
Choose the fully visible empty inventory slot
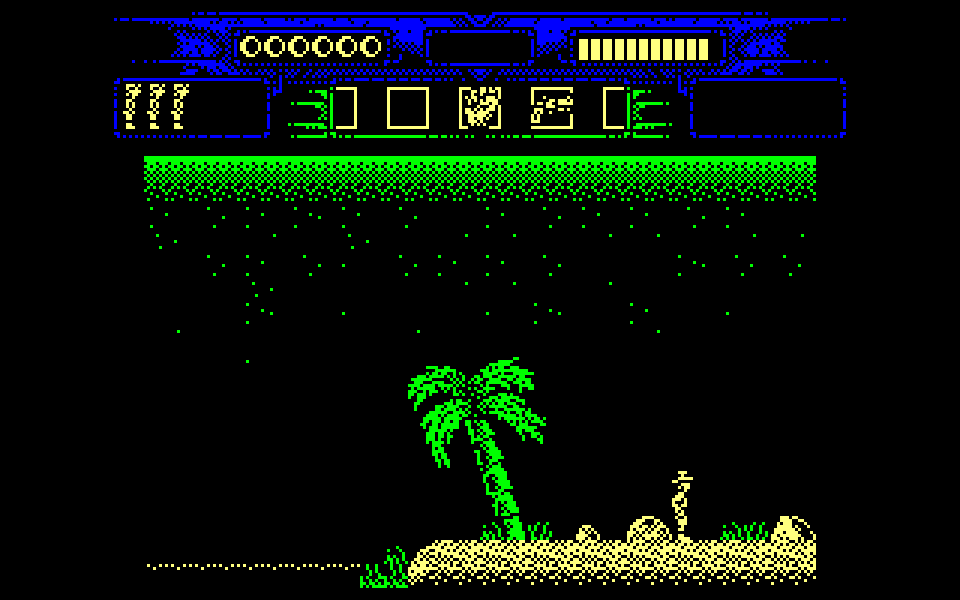click(408, 108)
